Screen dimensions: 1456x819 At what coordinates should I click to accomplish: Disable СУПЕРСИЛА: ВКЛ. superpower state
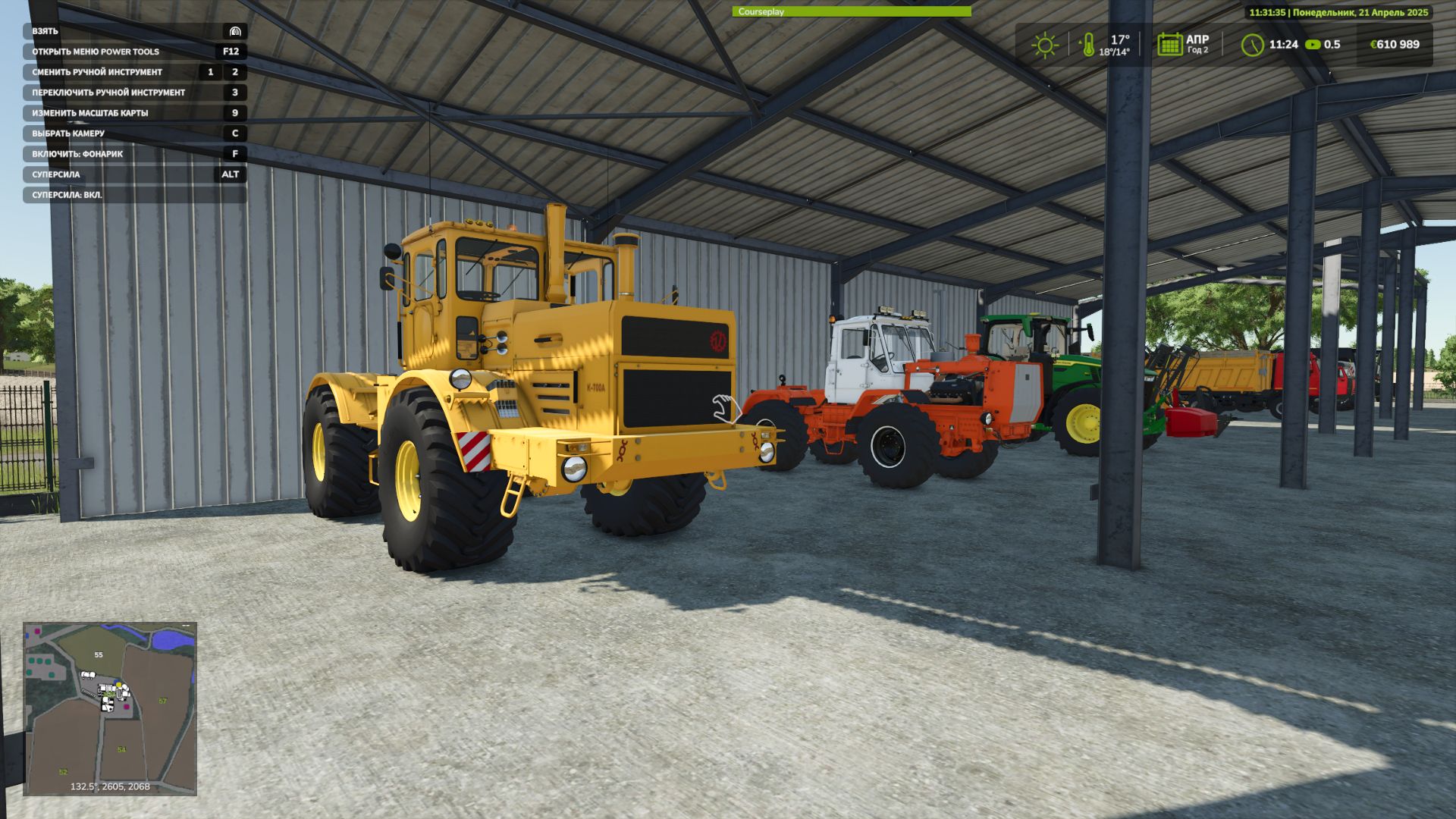click(x=68, y=194)
